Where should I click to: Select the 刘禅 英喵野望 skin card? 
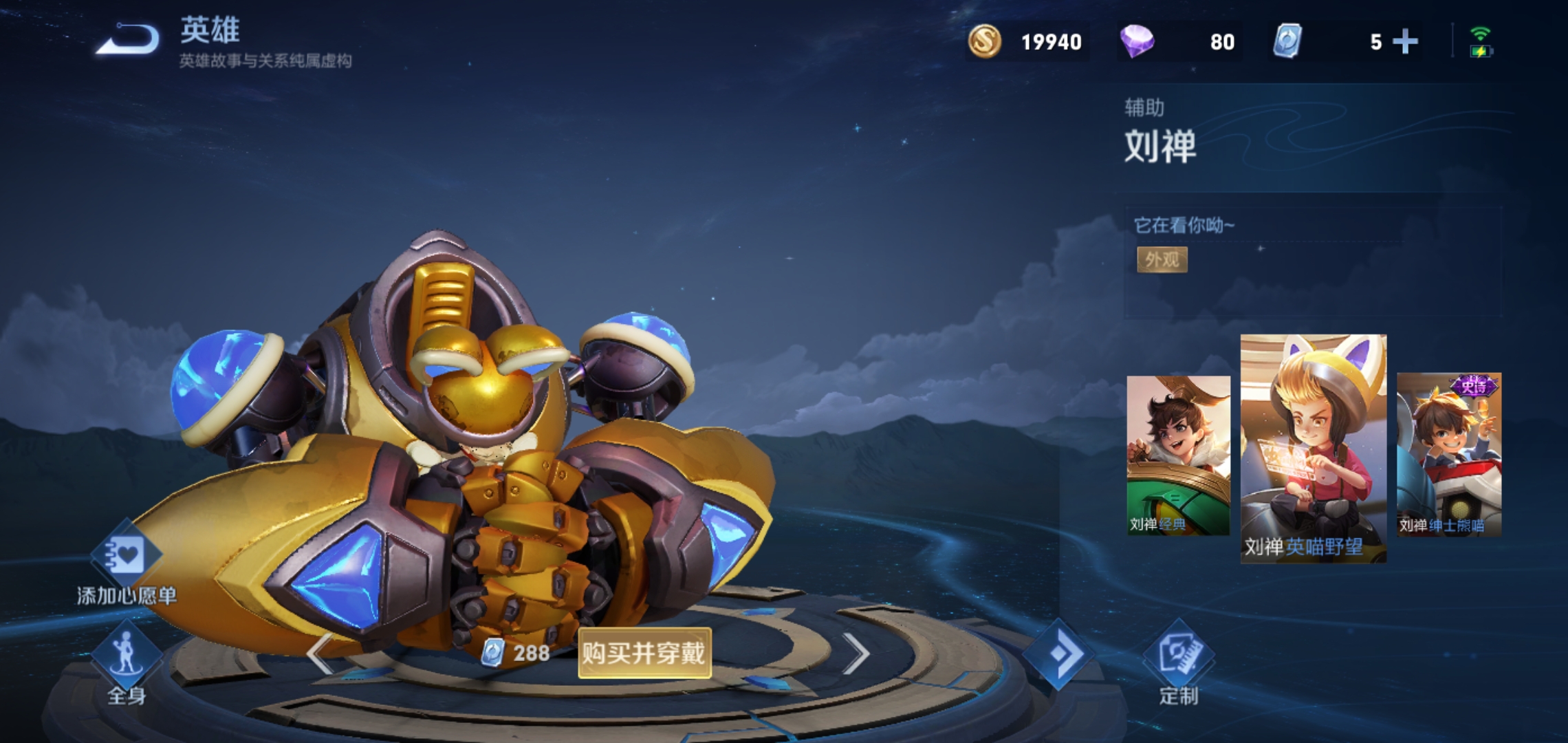pos(1313,448)
